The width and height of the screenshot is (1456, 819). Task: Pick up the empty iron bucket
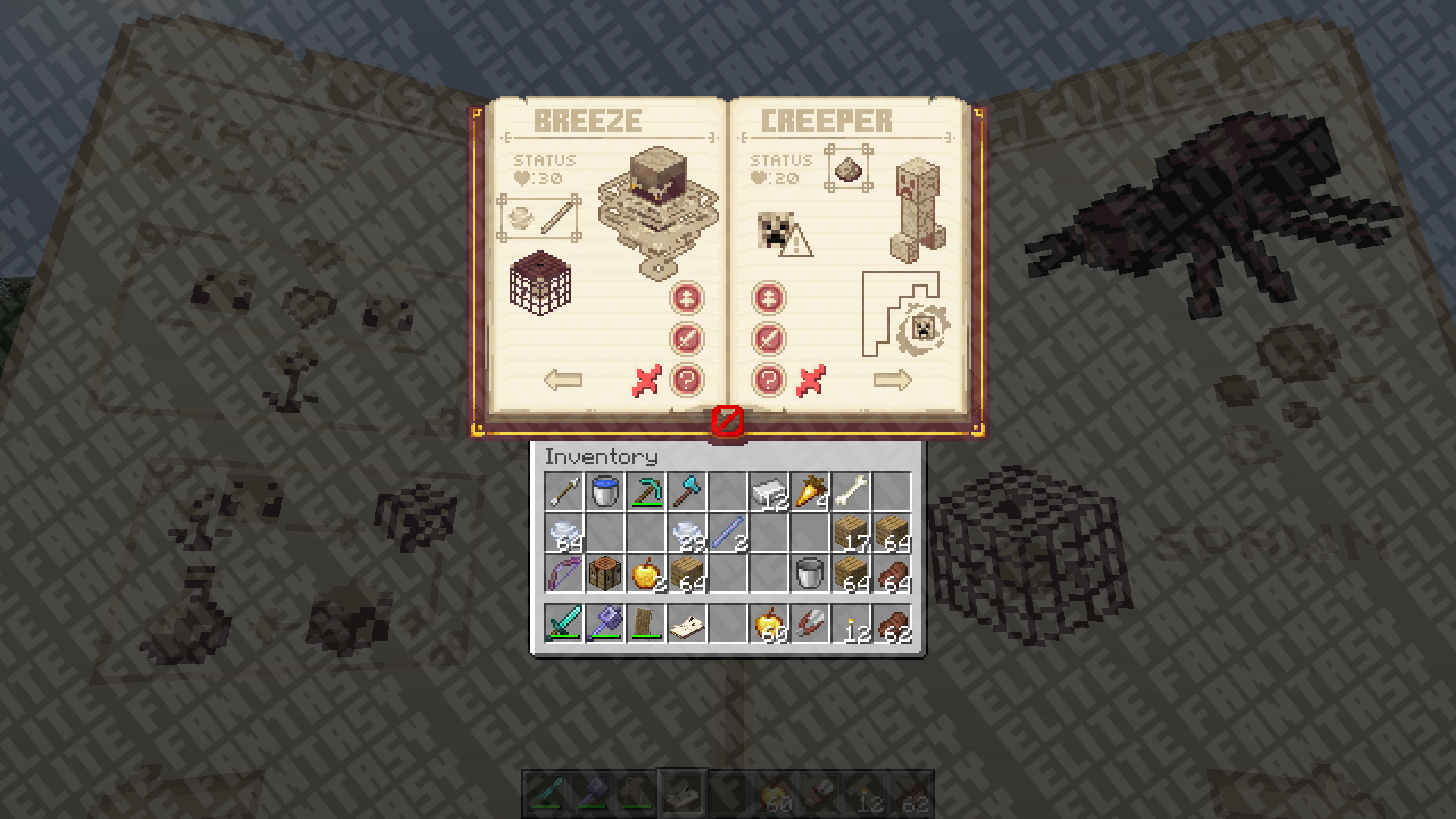(x=810, y=574)
